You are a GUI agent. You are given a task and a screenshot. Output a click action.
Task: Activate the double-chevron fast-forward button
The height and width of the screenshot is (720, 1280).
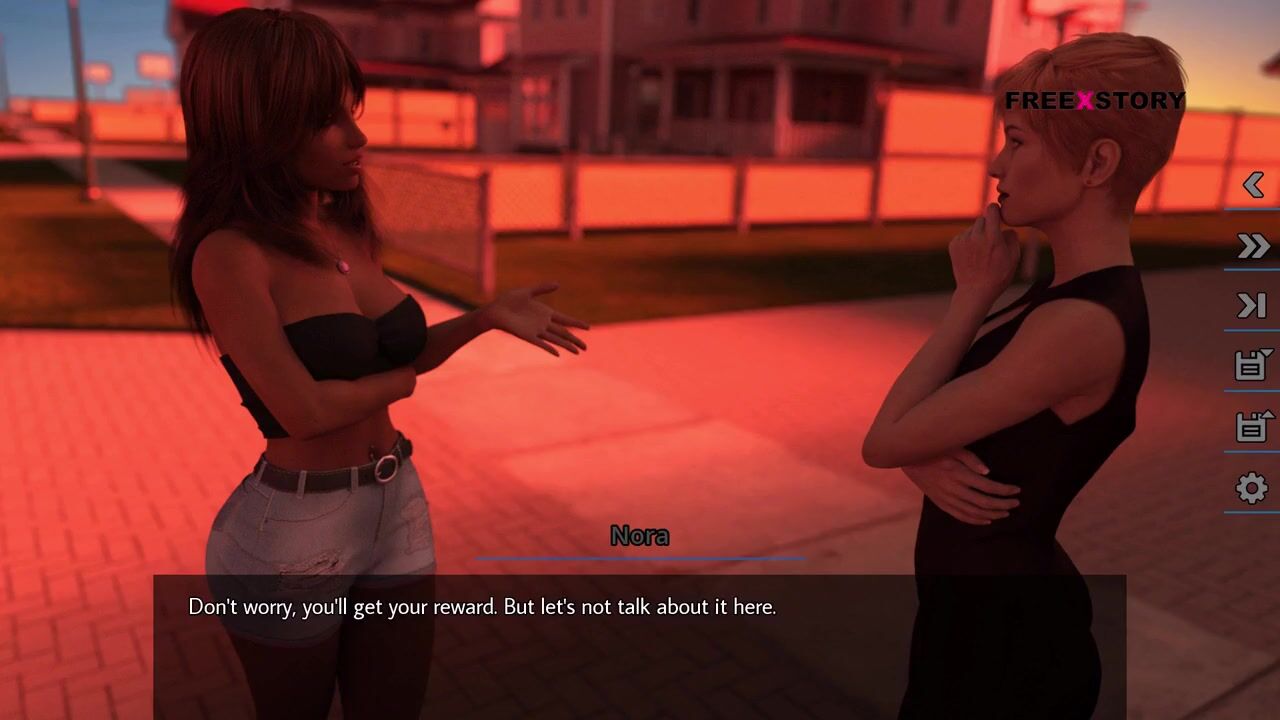tap(1253, 246)
